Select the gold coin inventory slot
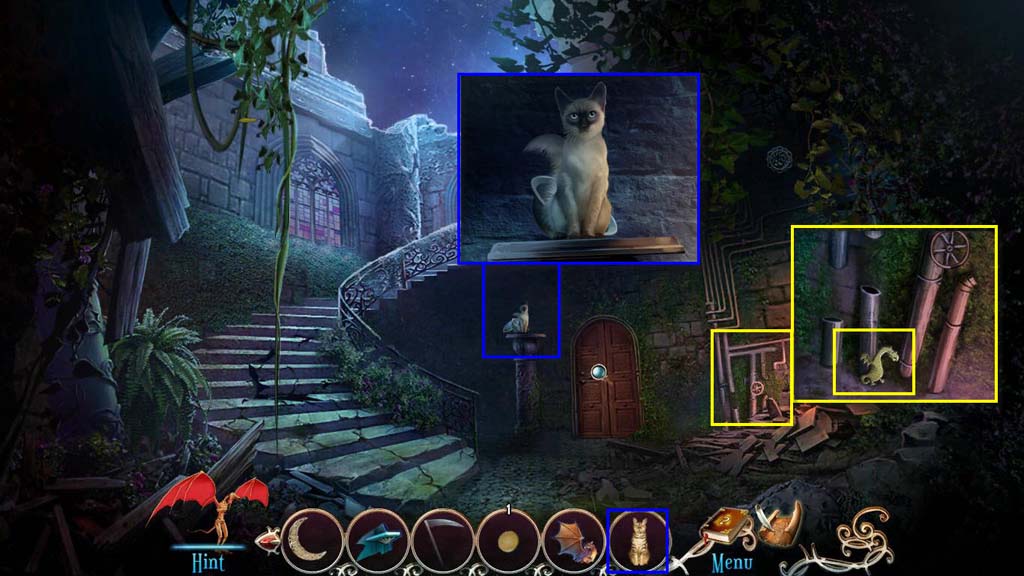The width and height of the screenshot is (1024, 576). point(507,541)
